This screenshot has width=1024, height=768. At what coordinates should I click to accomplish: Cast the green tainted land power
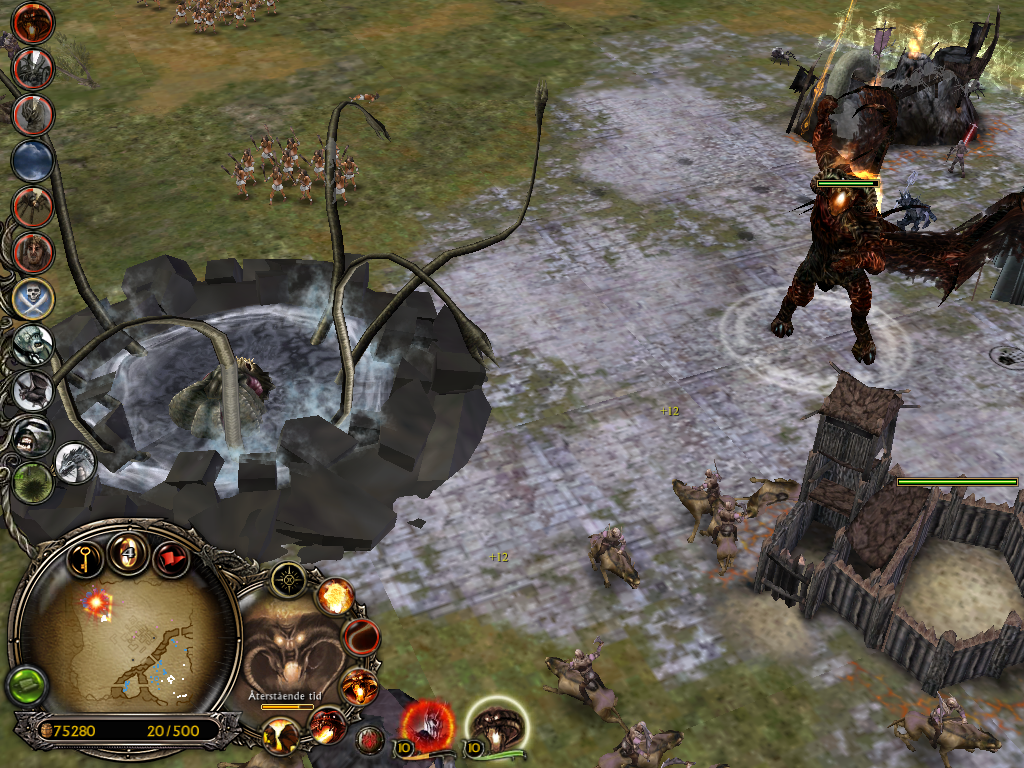[33, 482]
